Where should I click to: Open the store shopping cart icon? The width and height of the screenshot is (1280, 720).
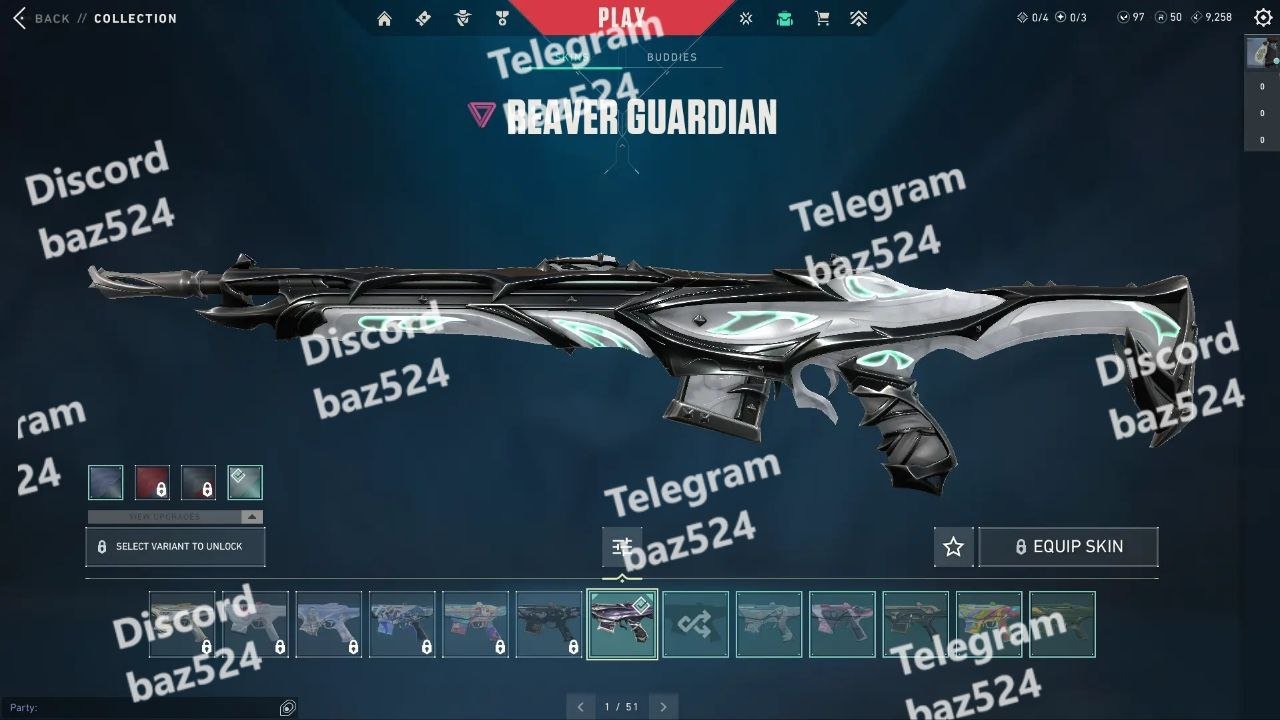click(822, 18)
